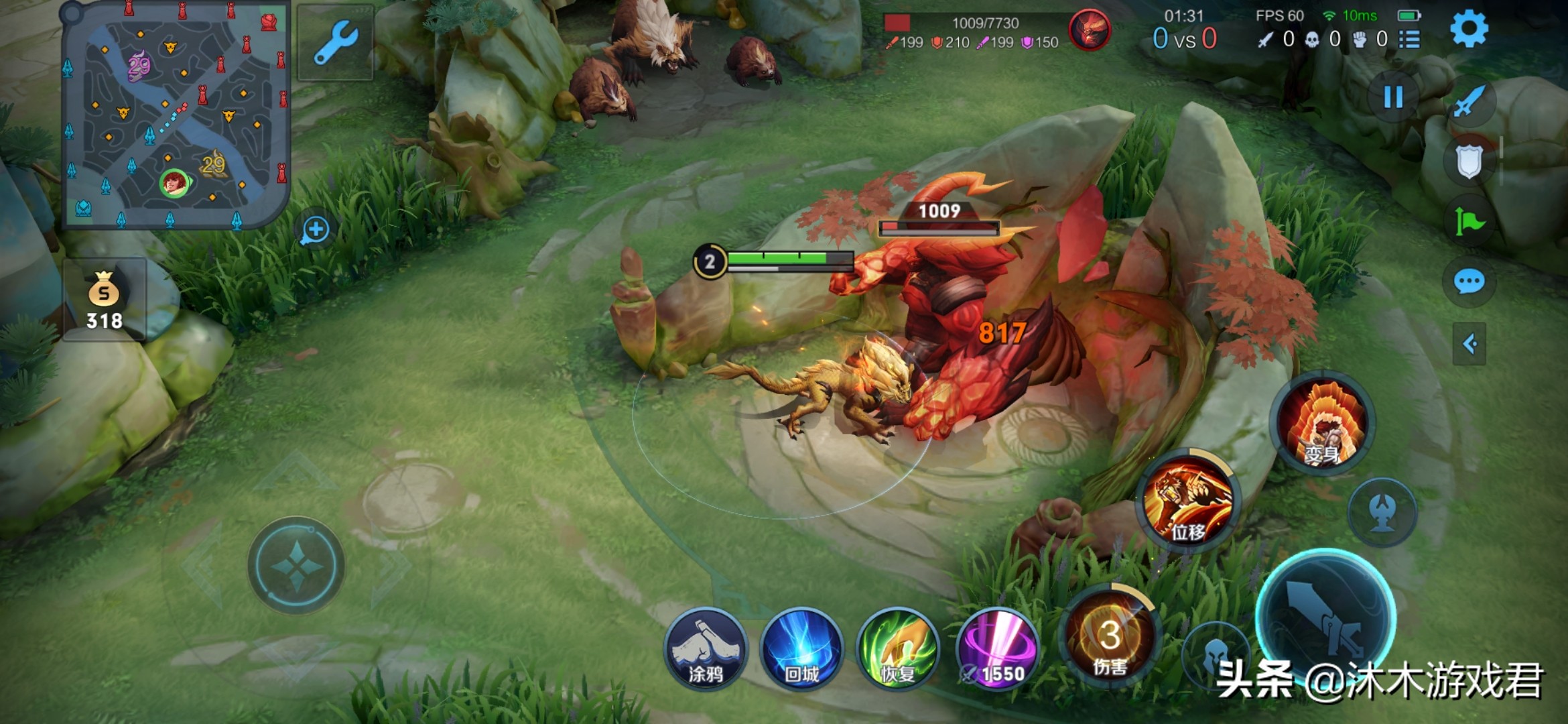Open the wrench tool button
Viewport: 1568px width, 724px height.
(x=335, y=43)
